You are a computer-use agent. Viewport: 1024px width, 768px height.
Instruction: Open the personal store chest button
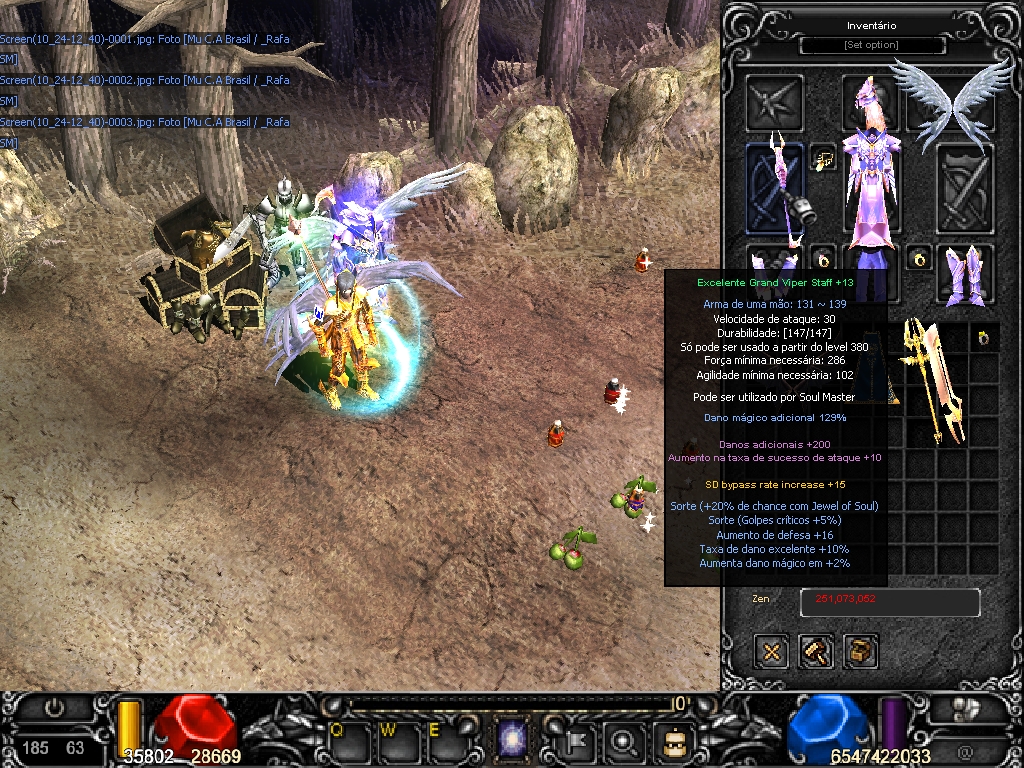tap(860, 652)
